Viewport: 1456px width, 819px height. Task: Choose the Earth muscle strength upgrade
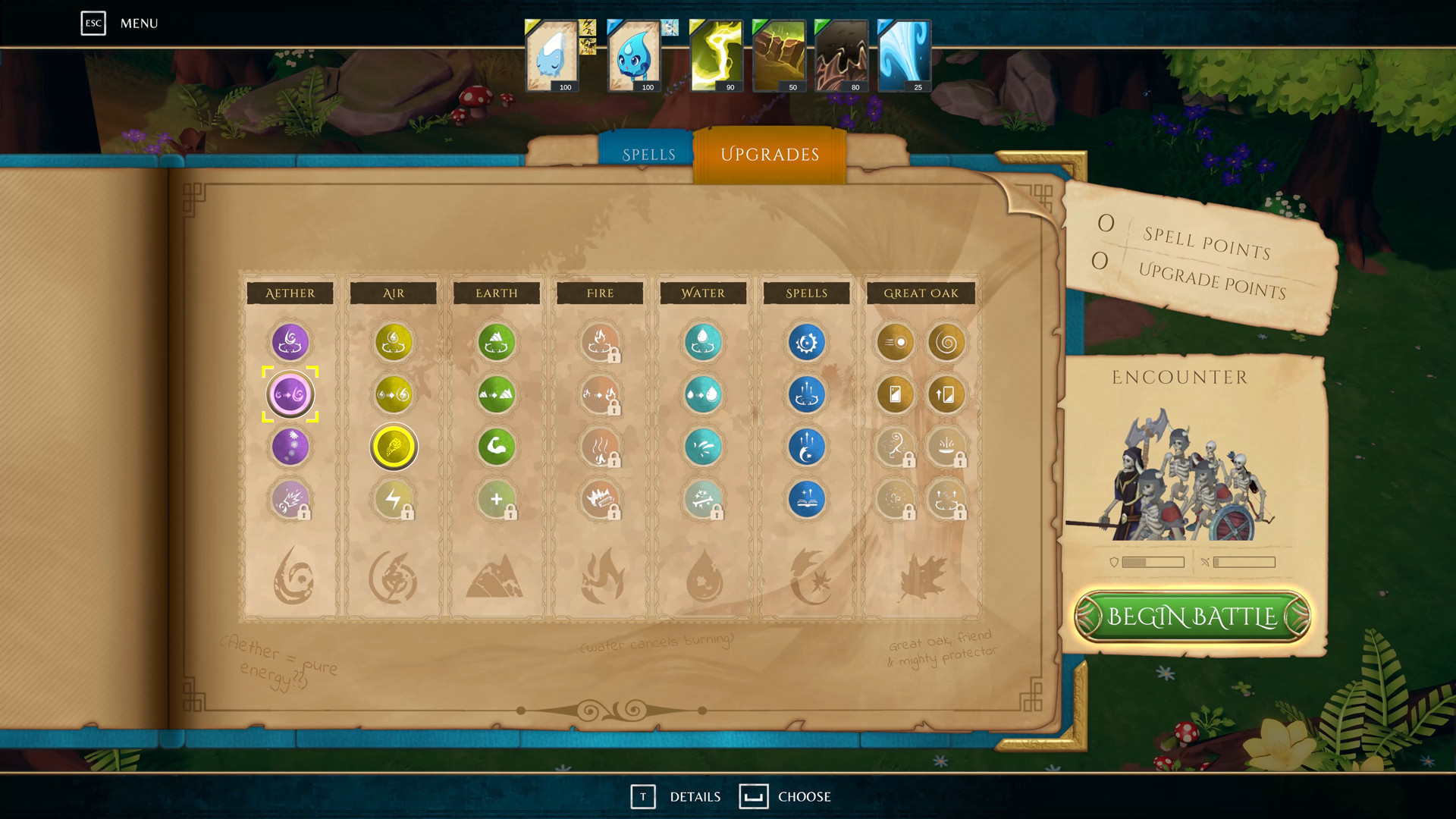pos(497,447)
